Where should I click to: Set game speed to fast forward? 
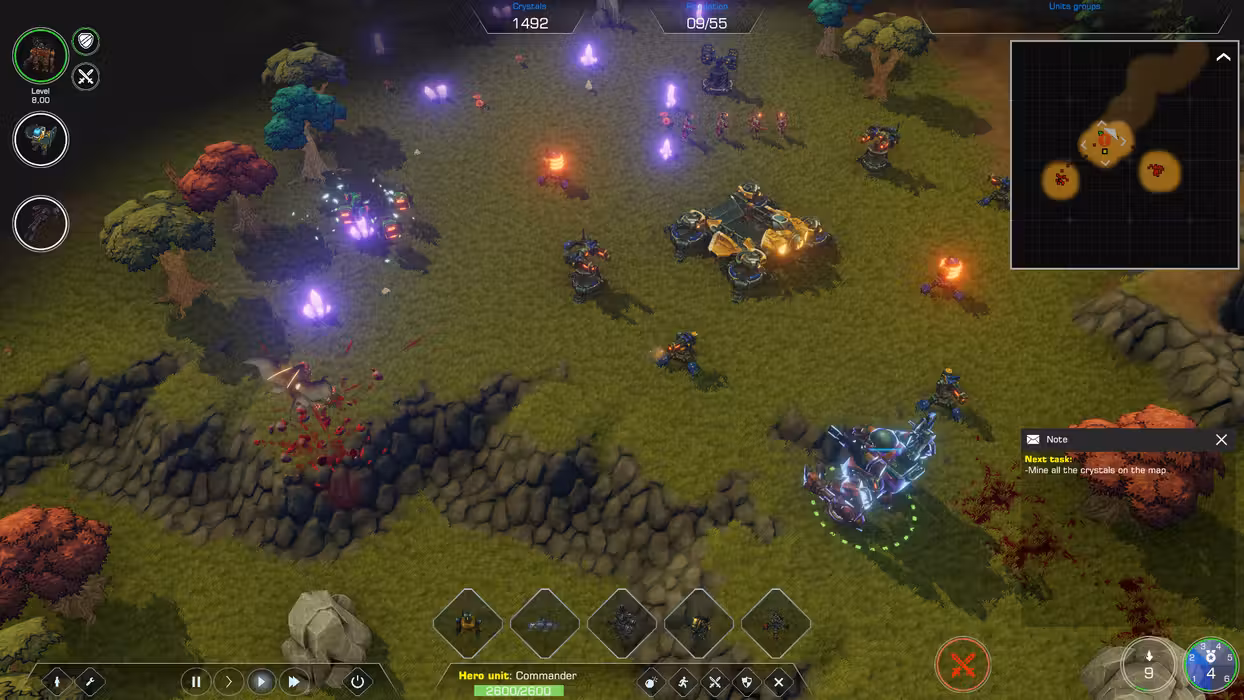[294, 682]
